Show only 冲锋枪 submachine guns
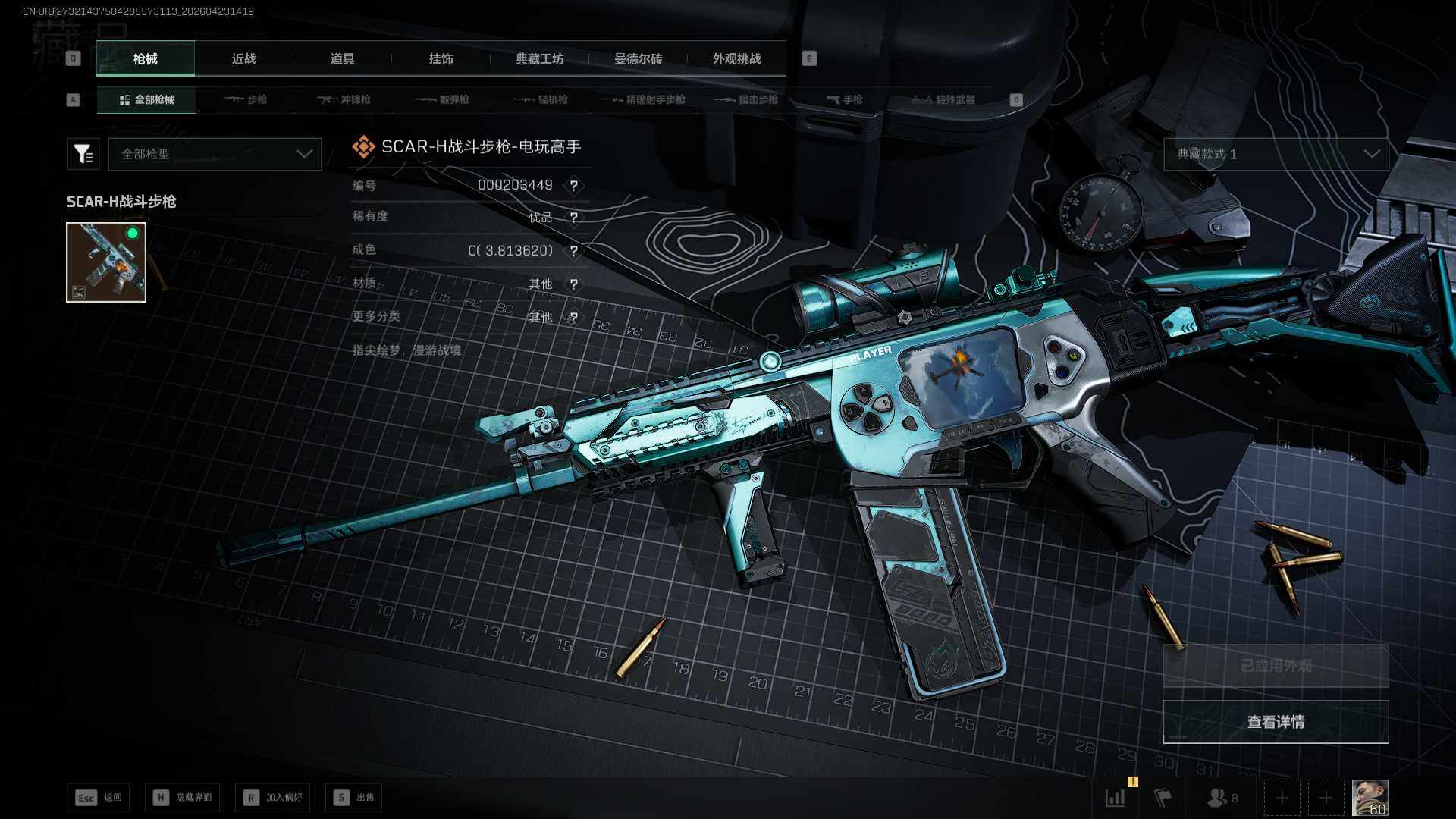The image size is (1456, 819). (344, 99)
